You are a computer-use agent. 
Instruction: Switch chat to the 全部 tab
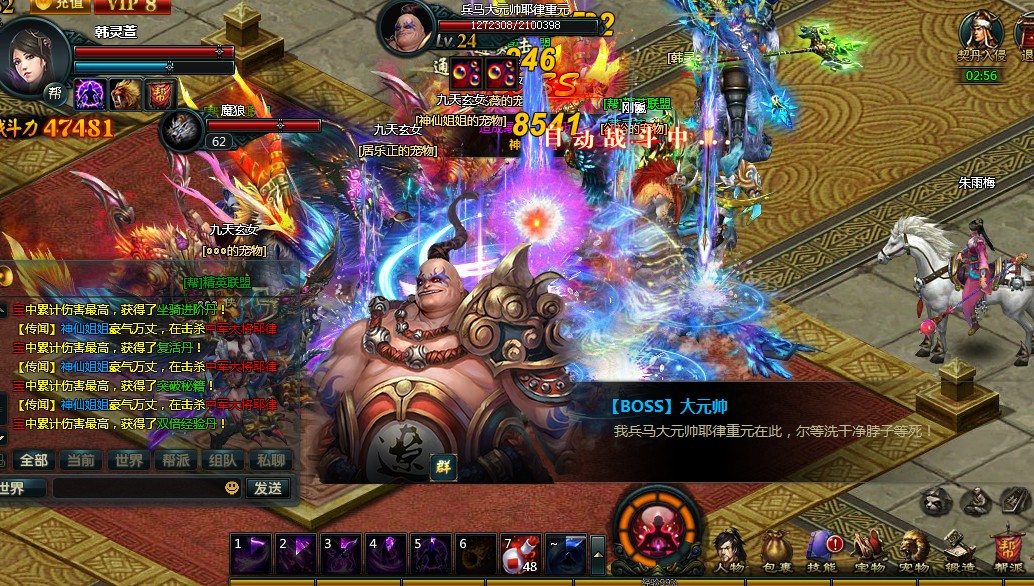(34, 460)
